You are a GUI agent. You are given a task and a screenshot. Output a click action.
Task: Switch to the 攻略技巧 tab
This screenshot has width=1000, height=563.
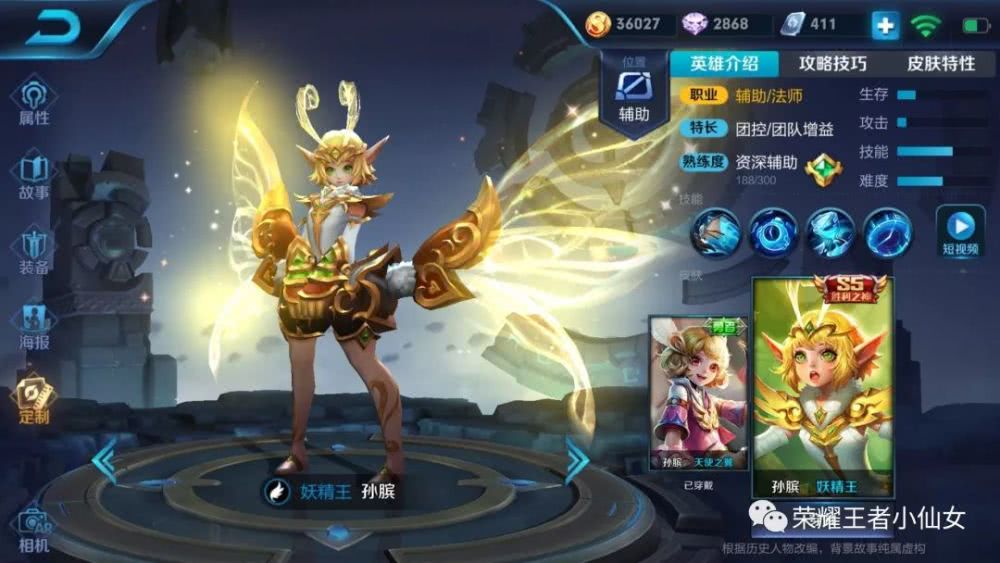point(832,63)
